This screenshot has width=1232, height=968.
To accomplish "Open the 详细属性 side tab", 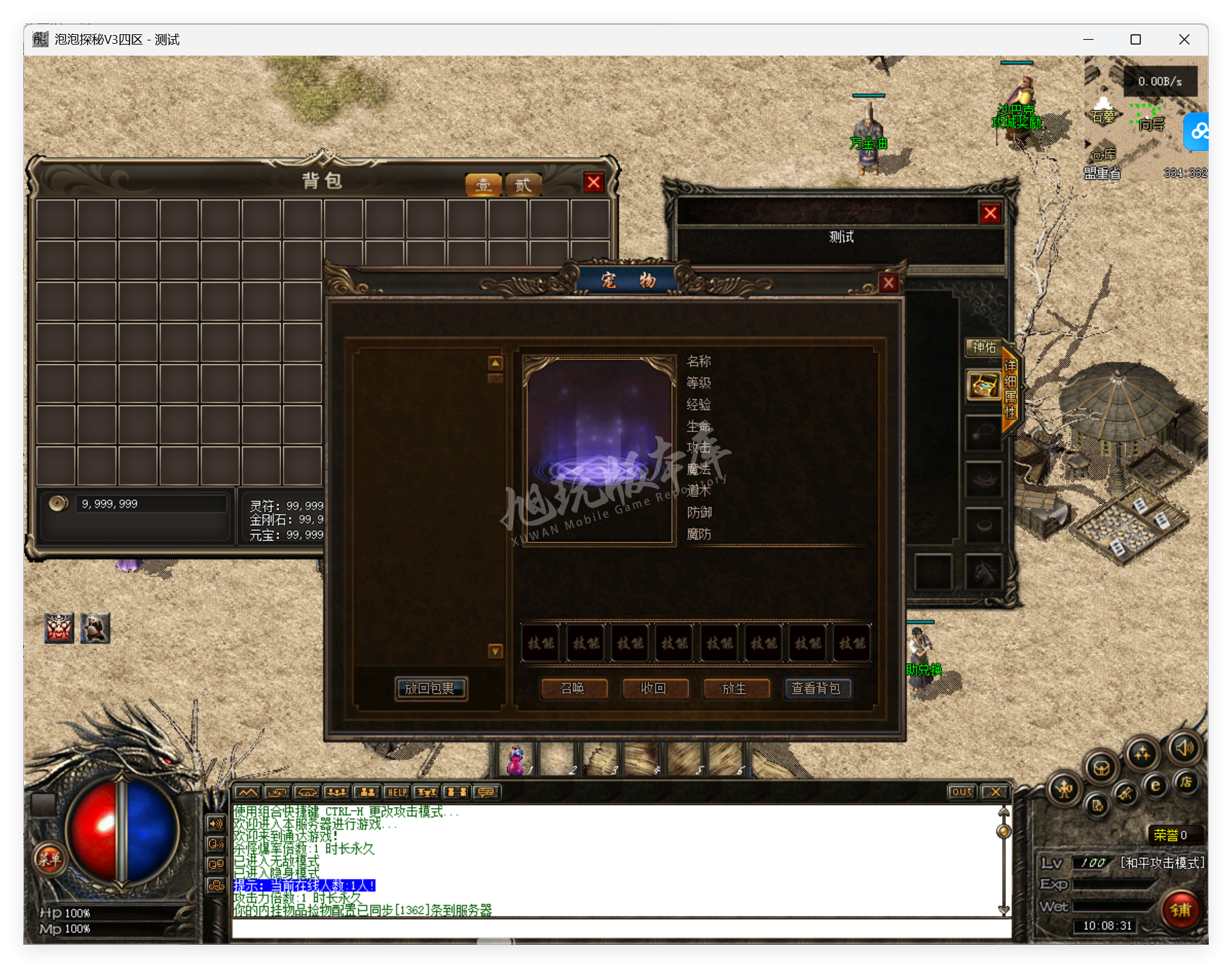I will point(1010,389).
